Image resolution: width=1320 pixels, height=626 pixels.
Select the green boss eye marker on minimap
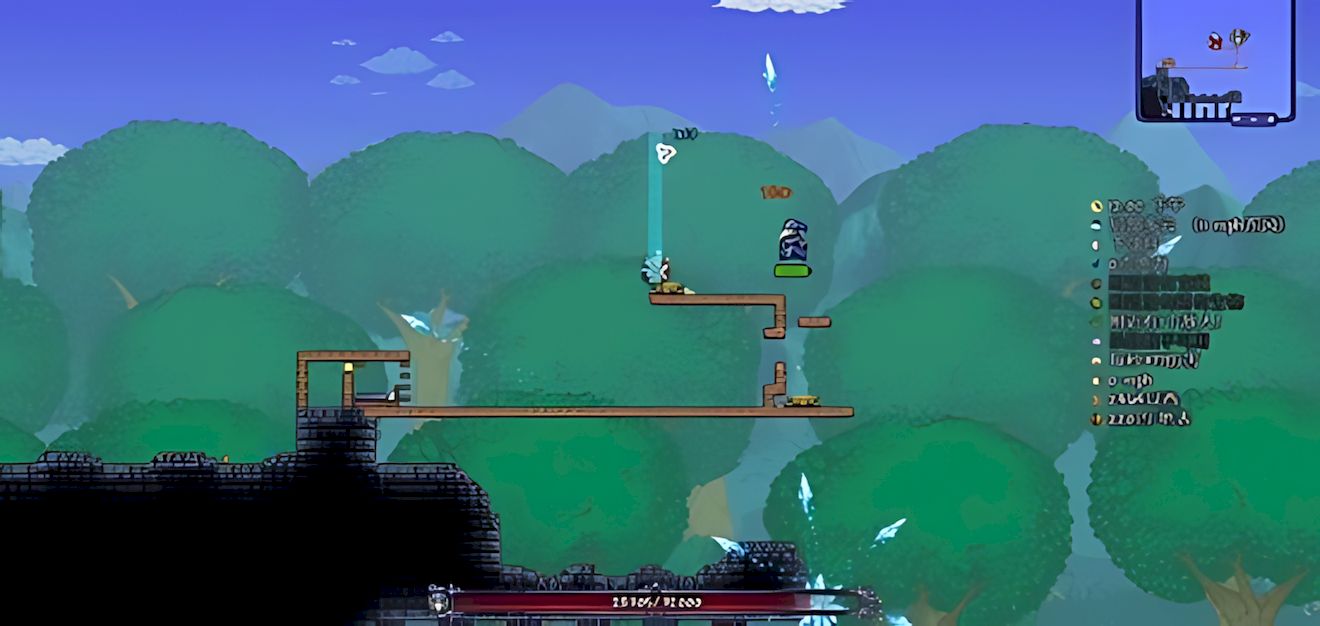point(1239,38)
